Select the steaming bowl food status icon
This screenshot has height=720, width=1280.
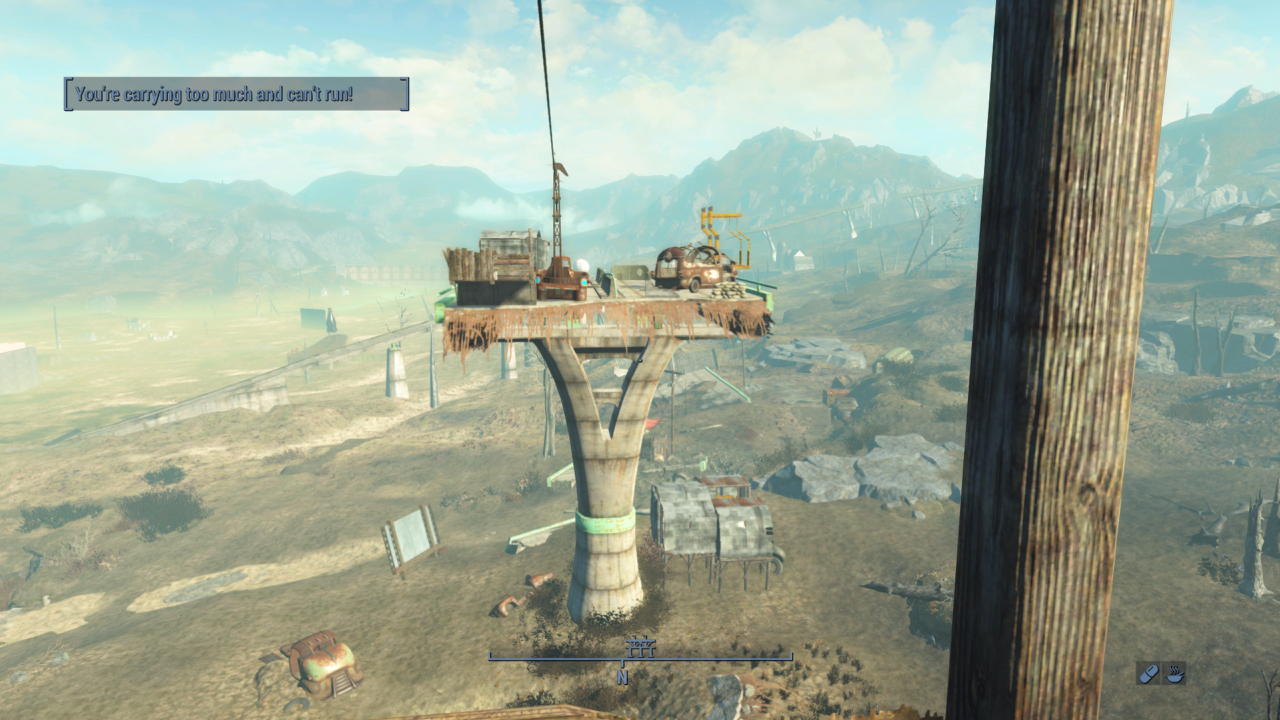tap(1175, 673)
